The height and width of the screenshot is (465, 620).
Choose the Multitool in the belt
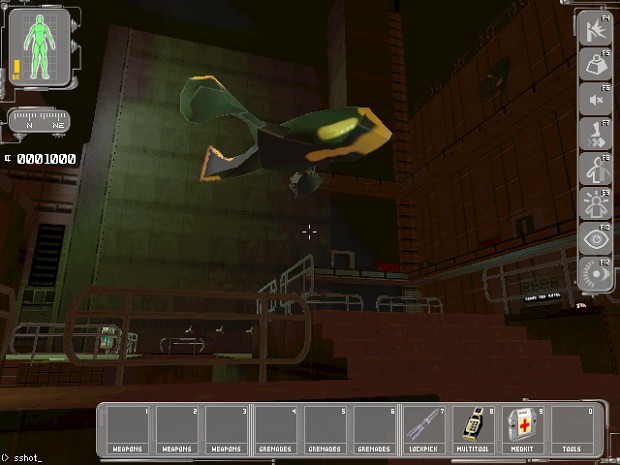(475, 428)
